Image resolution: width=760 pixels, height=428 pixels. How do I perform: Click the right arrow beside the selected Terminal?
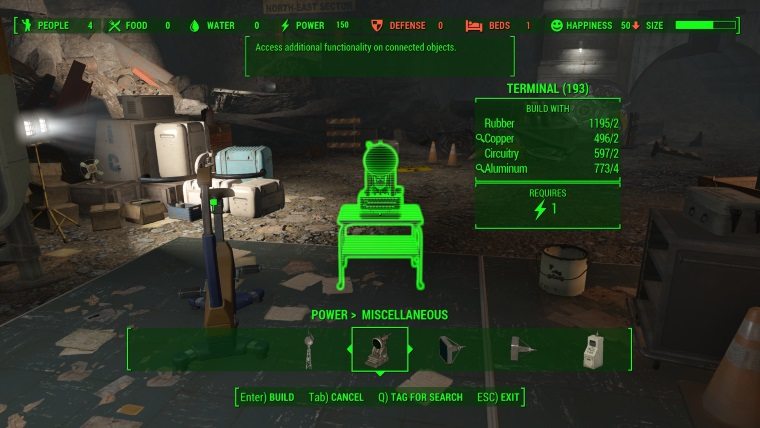tap(412, 349)
